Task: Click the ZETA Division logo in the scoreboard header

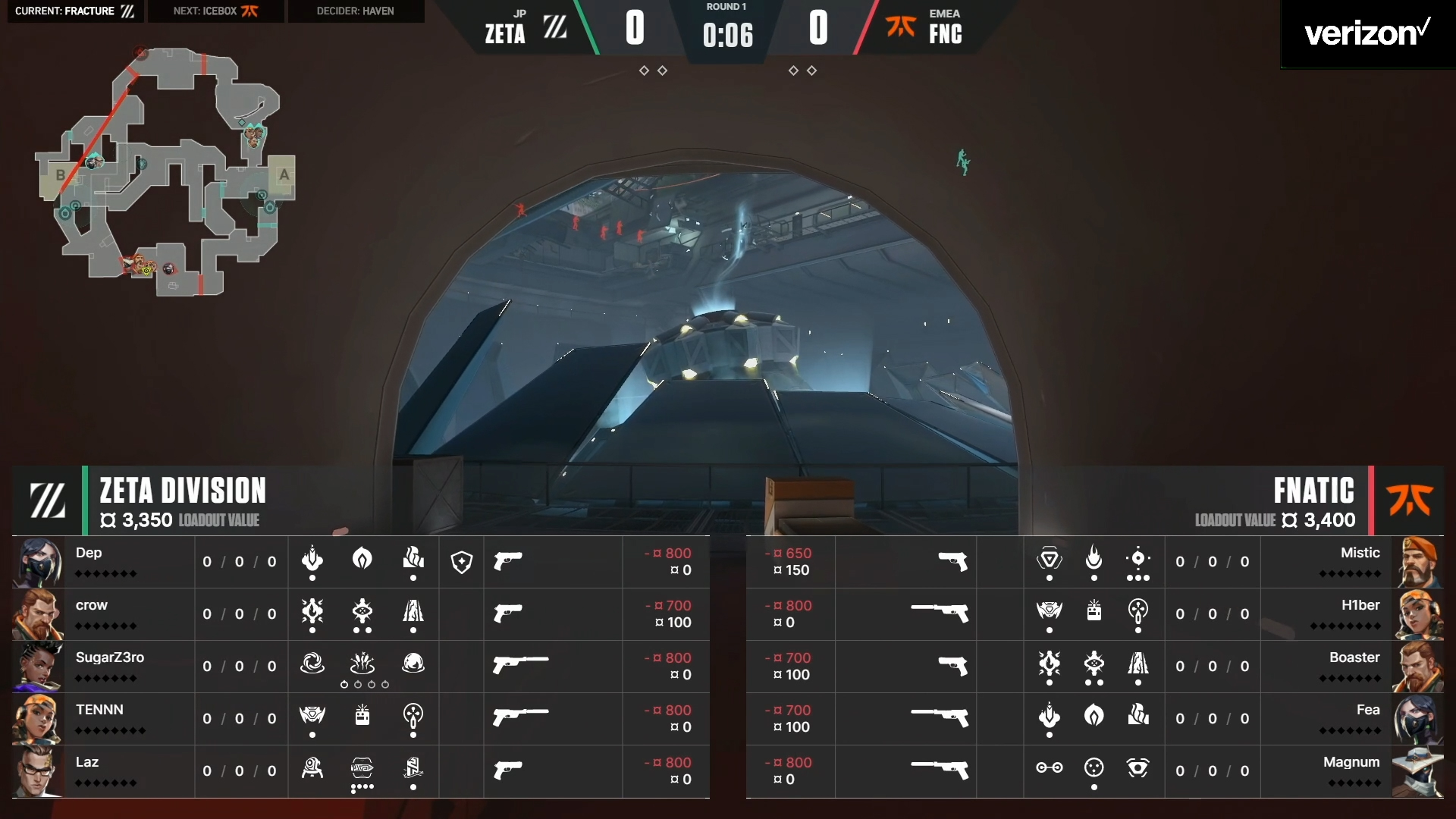Action: tap(47, 500)
